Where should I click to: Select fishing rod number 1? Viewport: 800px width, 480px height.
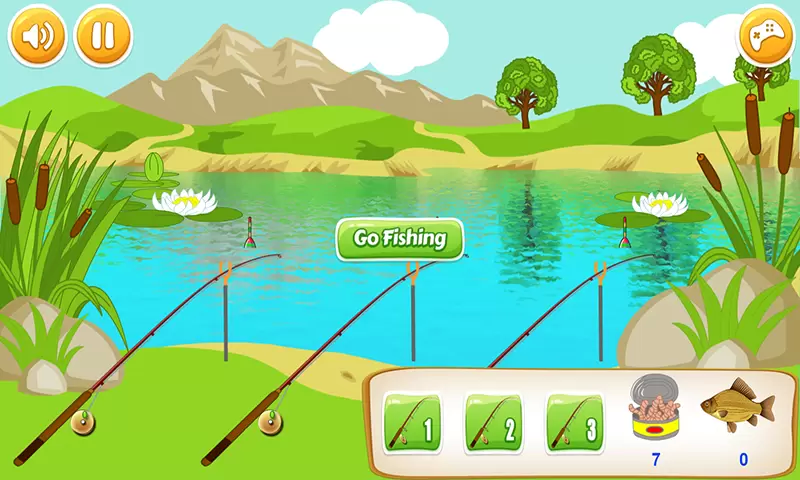click(413, 422)
